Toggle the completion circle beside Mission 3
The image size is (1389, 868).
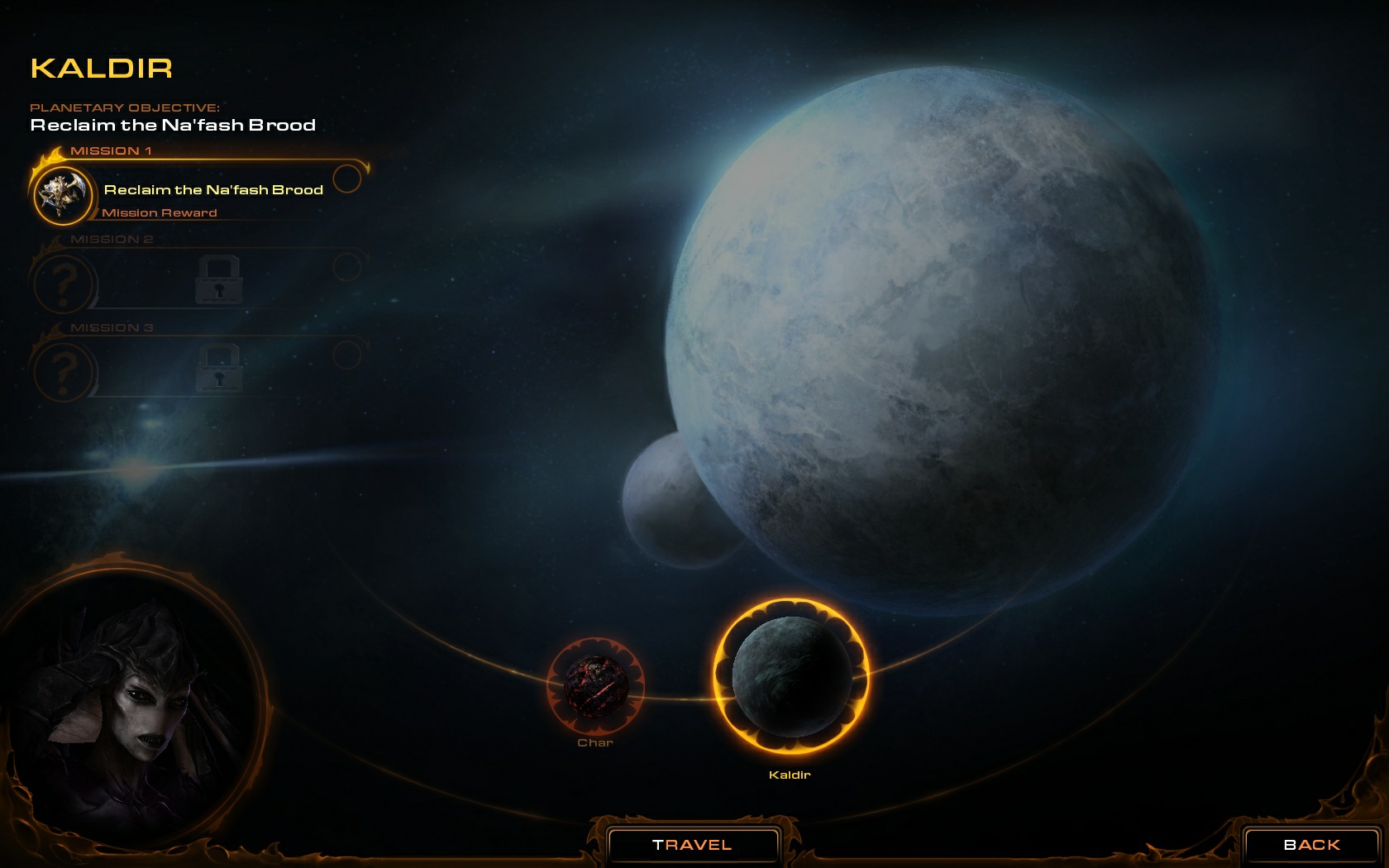tap(348, 353)
